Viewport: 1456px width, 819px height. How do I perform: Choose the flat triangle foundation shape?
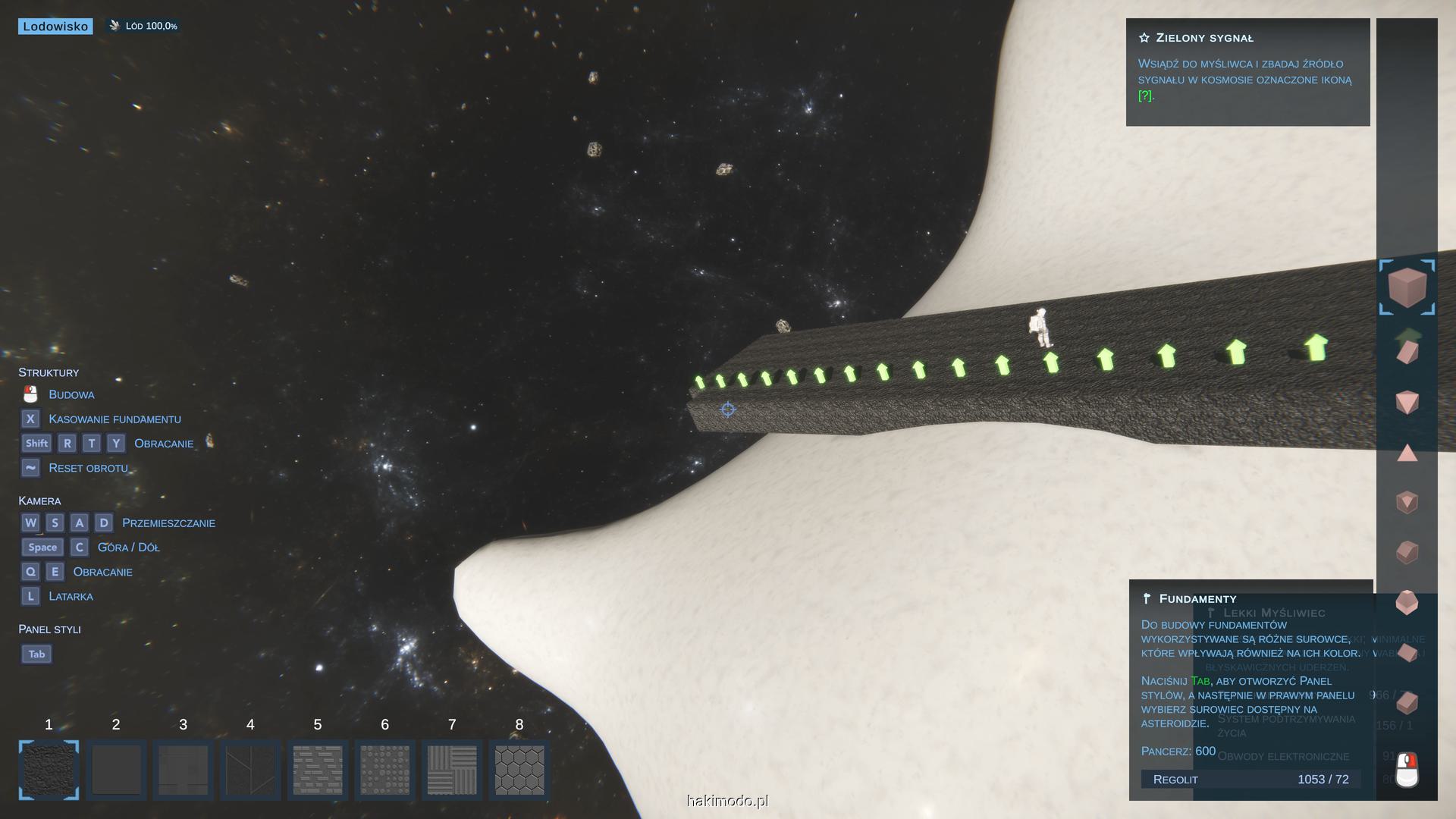(x=1407, y=453)
